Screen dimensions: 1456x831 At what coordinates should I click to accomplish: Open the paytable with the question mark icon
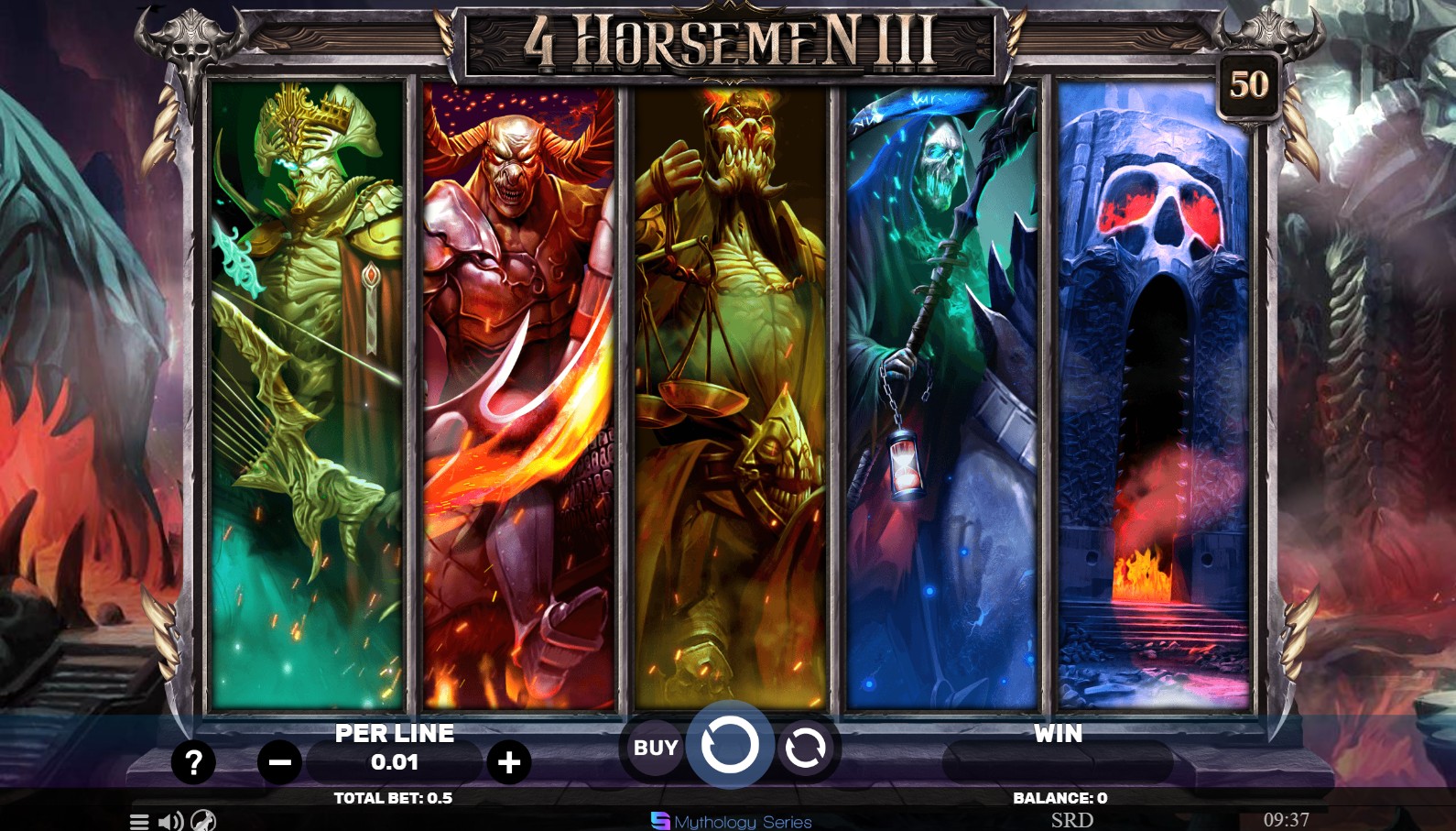coord(193,761)
